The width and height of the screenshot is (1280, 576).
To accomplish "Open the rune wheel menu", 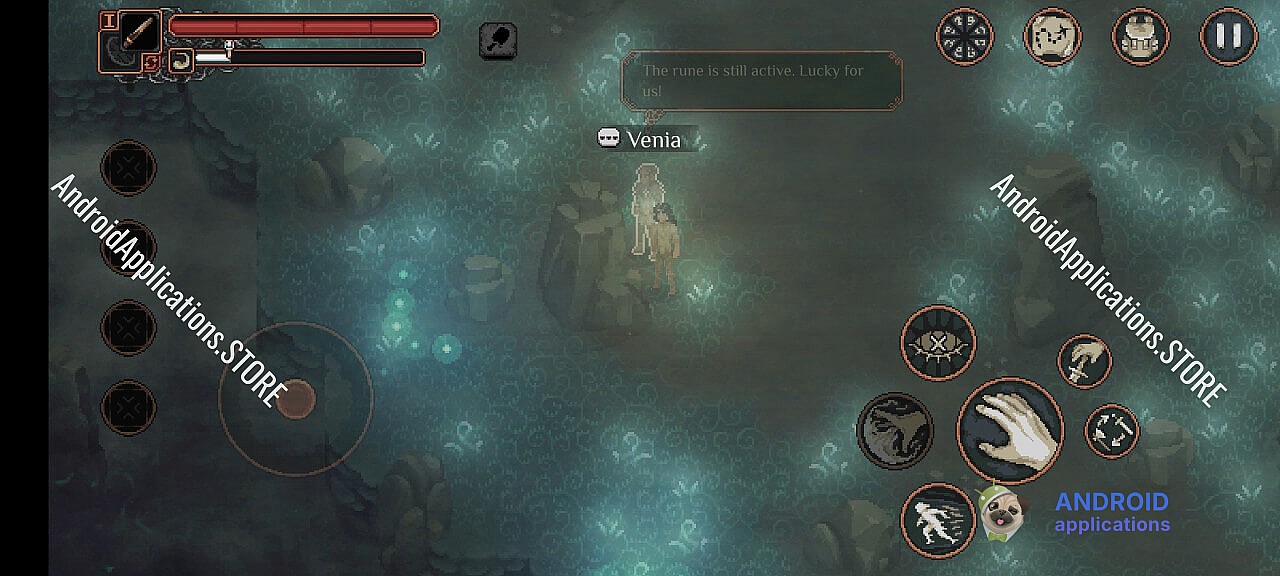I will pos(964,37).
